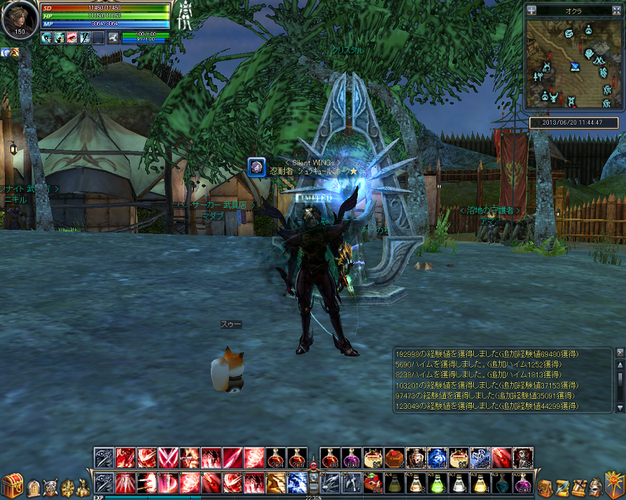Click the chat log message panel
626x500 pixels.
pos(502,378)
